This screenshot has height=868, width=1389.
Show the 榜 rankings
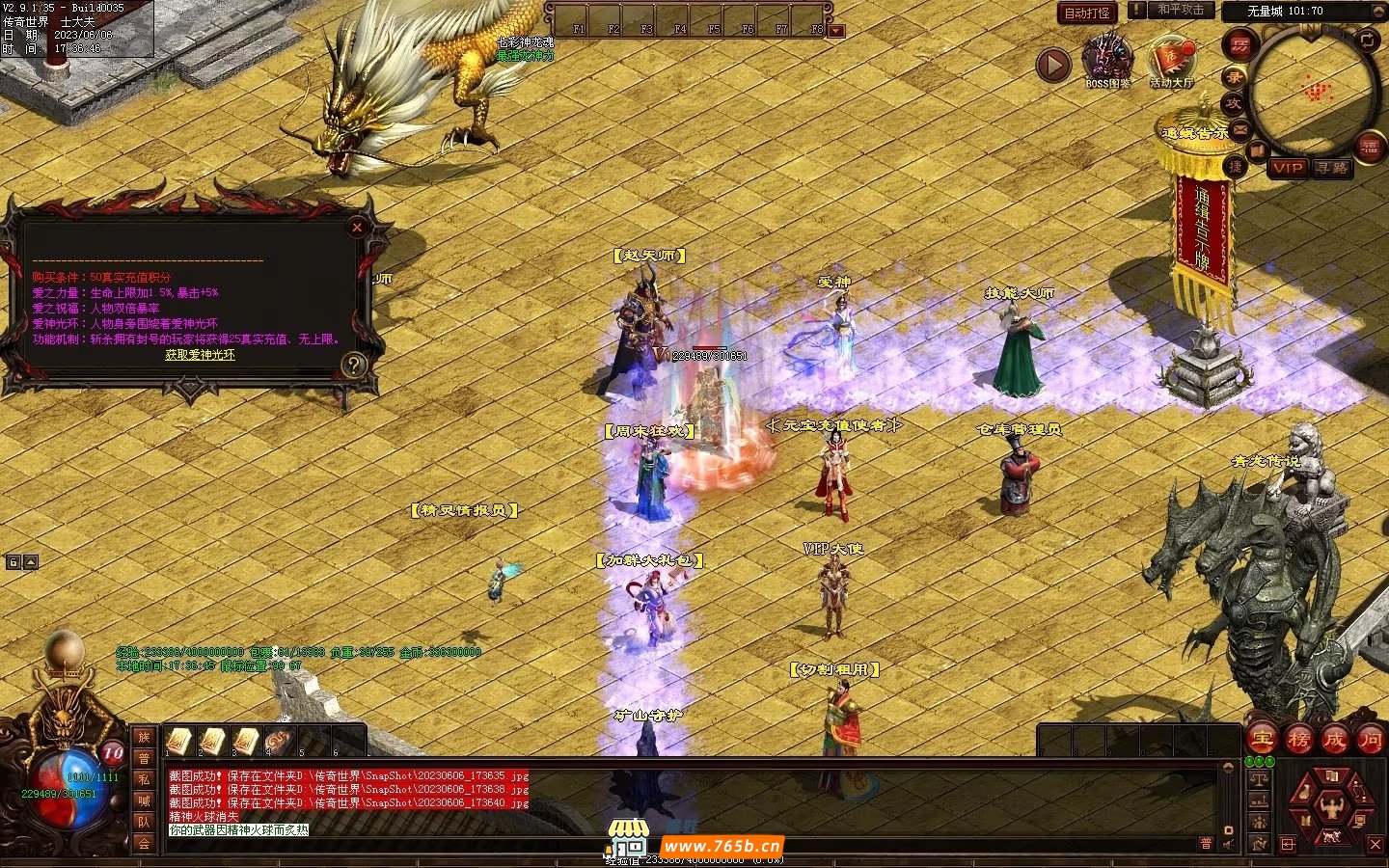pyautogui.click(x=1298, y=740)
